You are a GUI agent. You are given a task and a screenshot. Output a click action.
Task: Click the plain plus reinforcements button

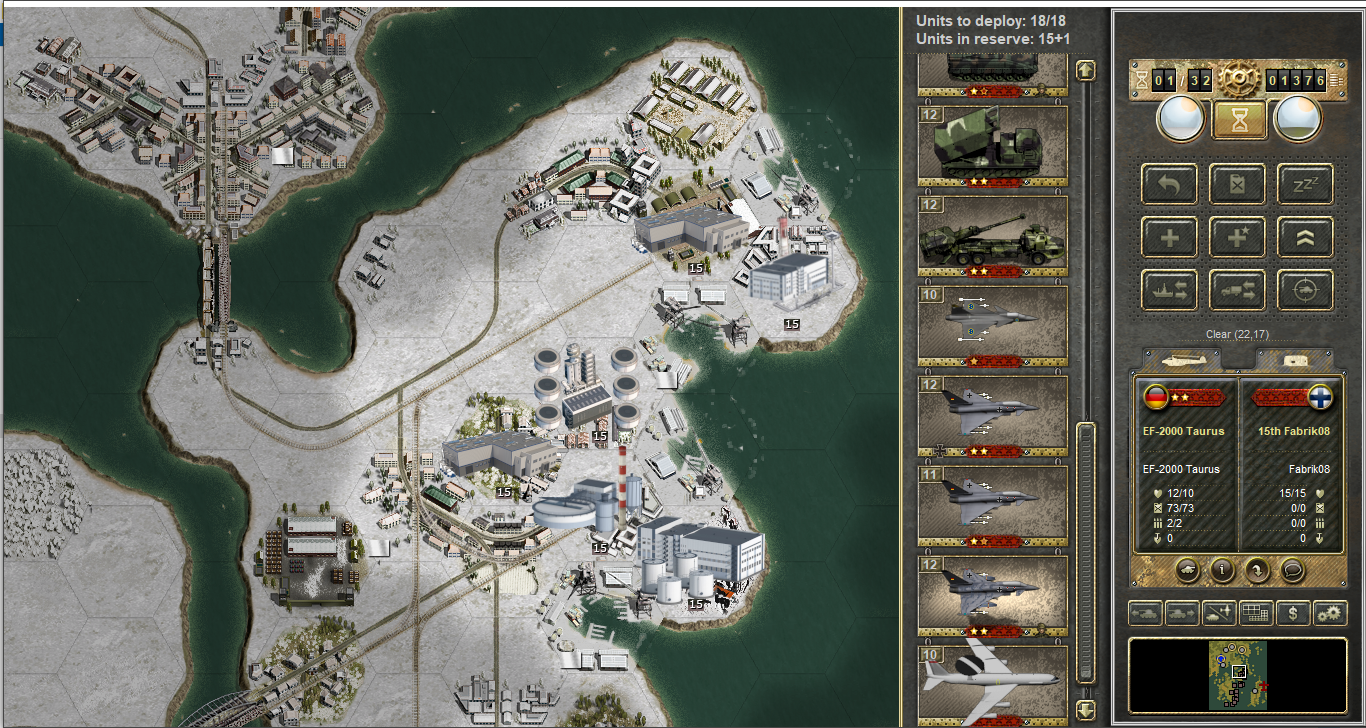[x=1169, y=237]
